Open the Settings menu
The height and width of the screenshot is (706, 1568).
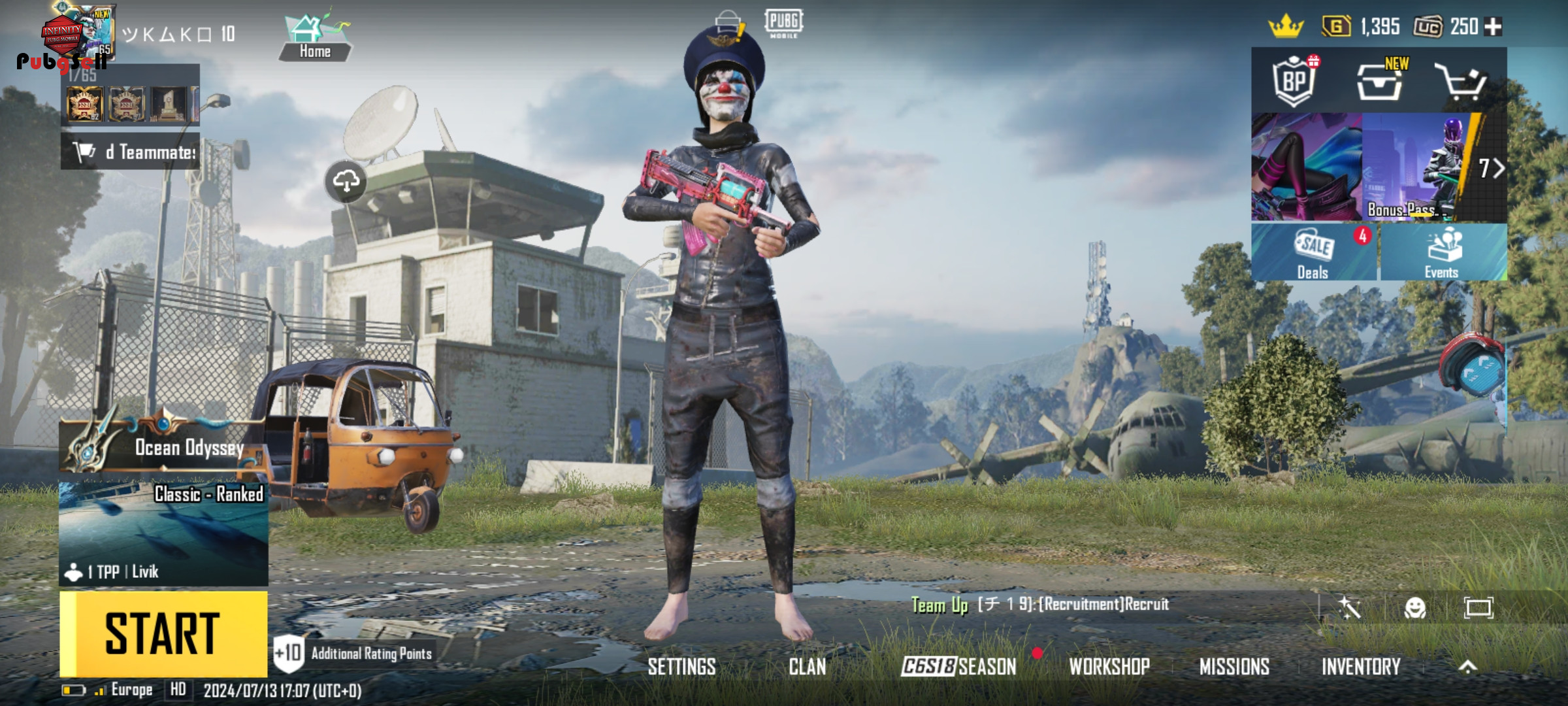(681, 667)
